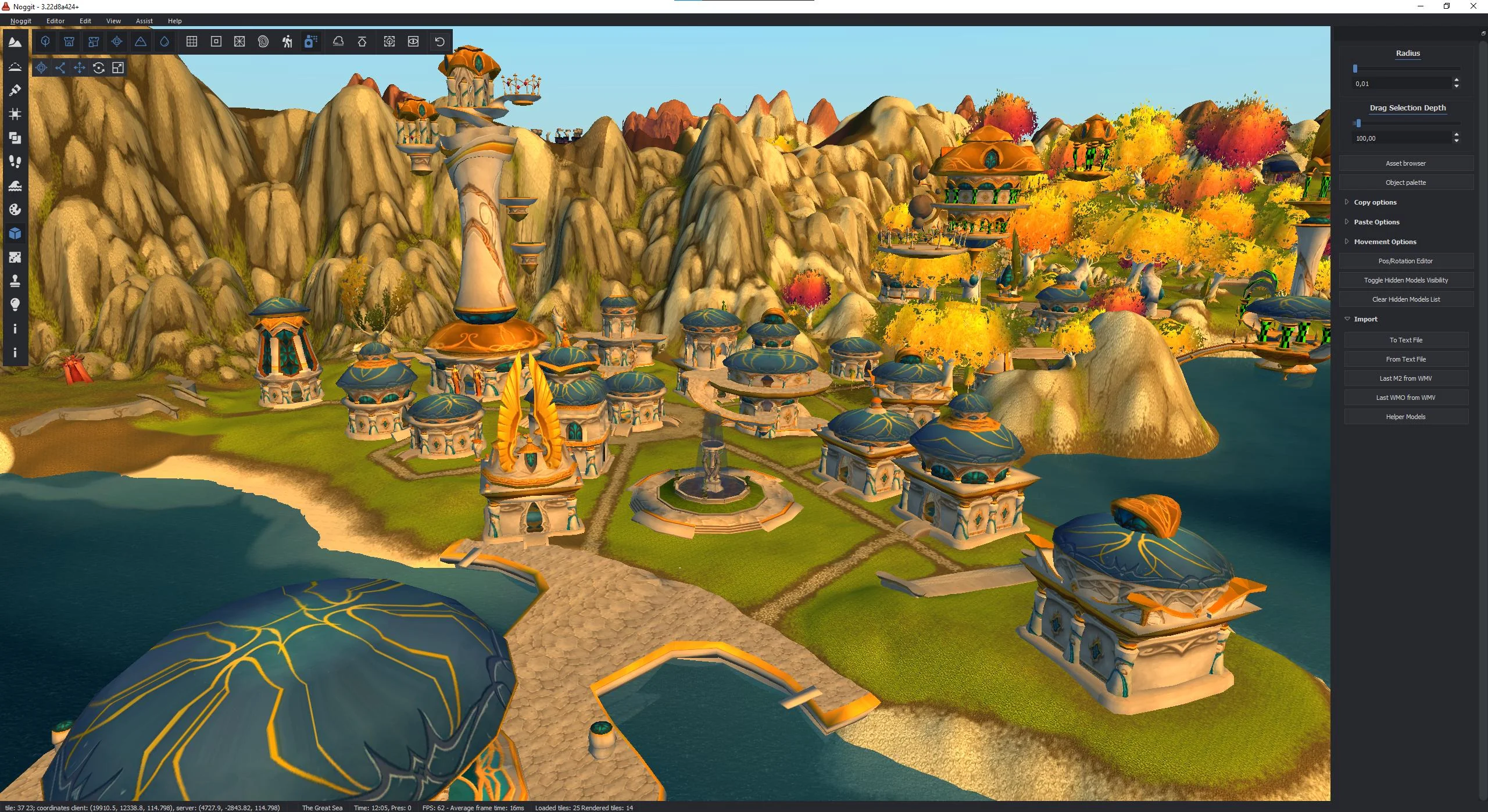Select the wave water editing tool

coord(15,186)
